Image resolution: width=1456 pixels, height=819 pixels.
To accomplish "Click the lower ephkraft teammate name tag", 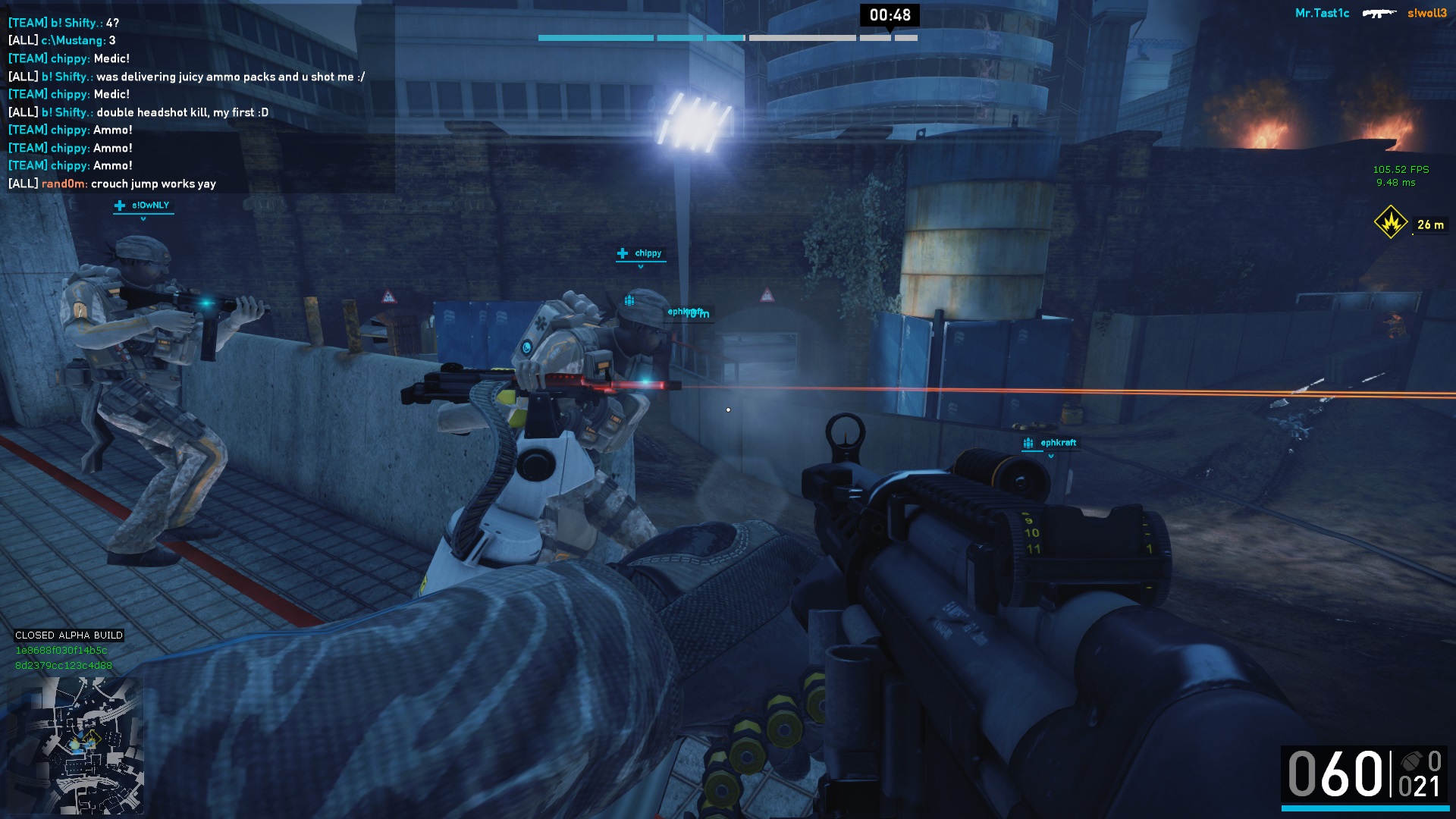I will pyautogui.click(x=1050, y=443).
